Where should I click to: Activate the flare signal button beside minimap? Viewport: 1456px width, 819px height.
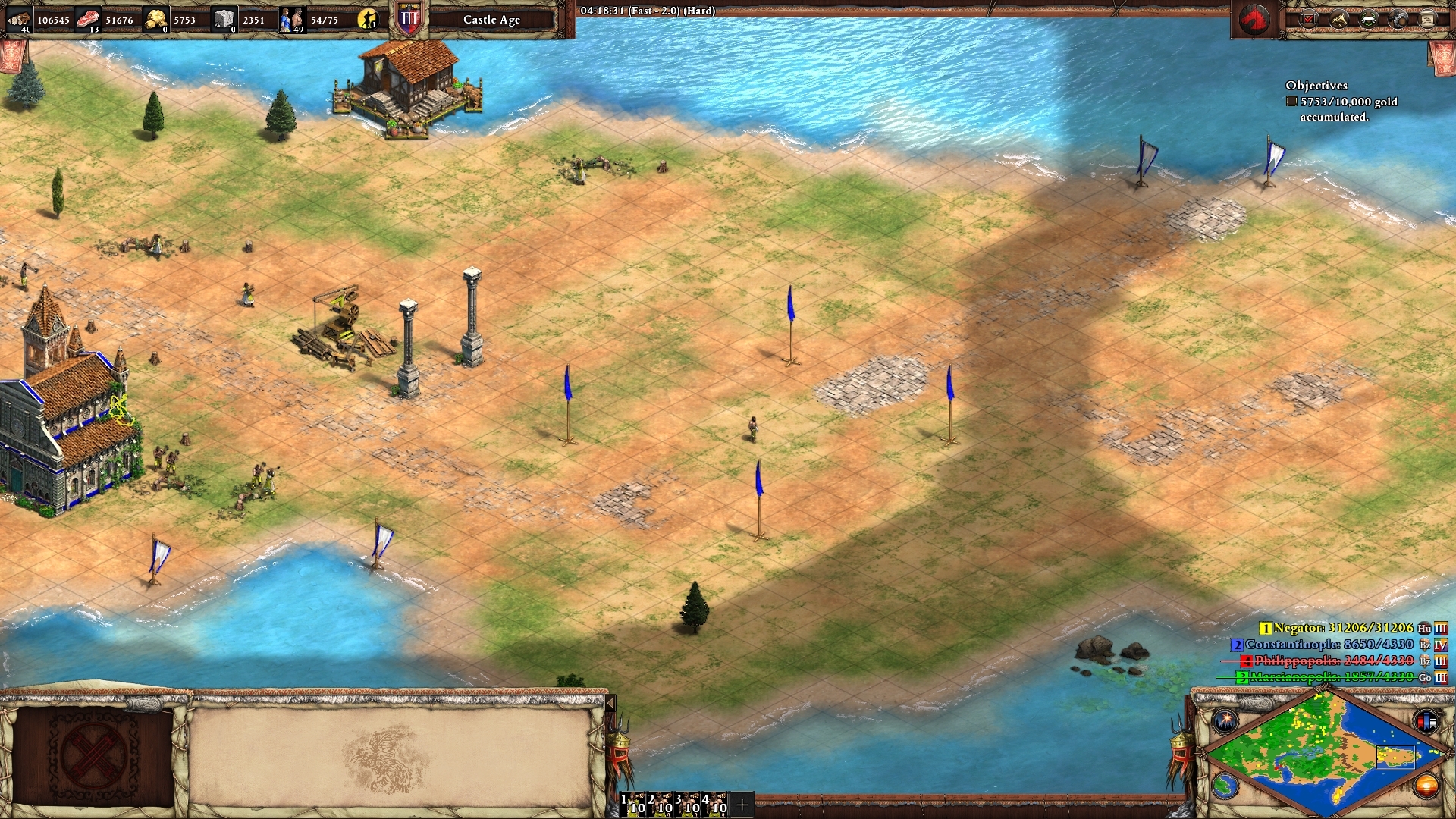1225,720
